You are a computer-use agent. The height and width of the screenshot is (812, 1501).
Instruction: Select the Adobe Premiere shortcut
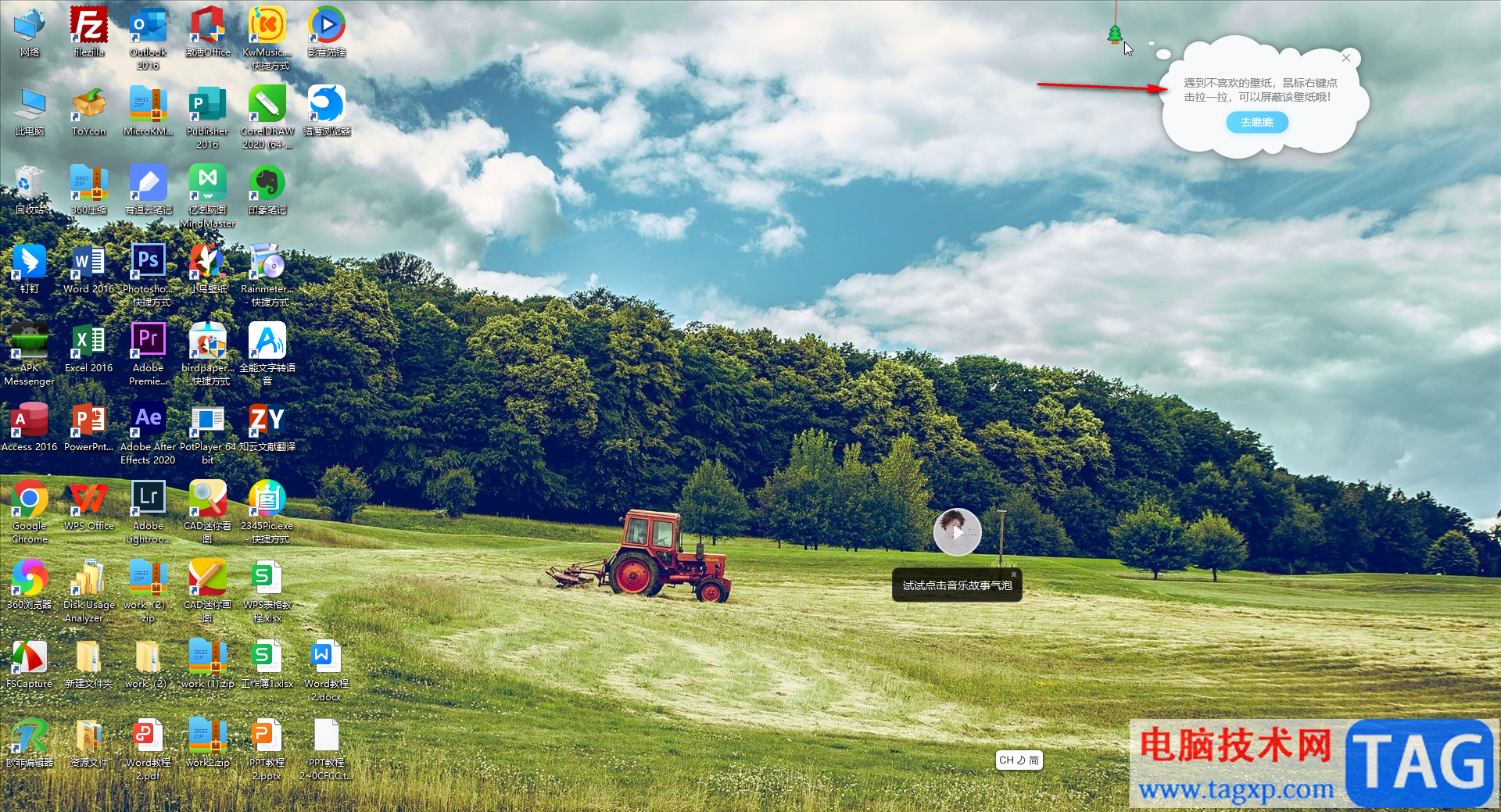coord(149,342)
